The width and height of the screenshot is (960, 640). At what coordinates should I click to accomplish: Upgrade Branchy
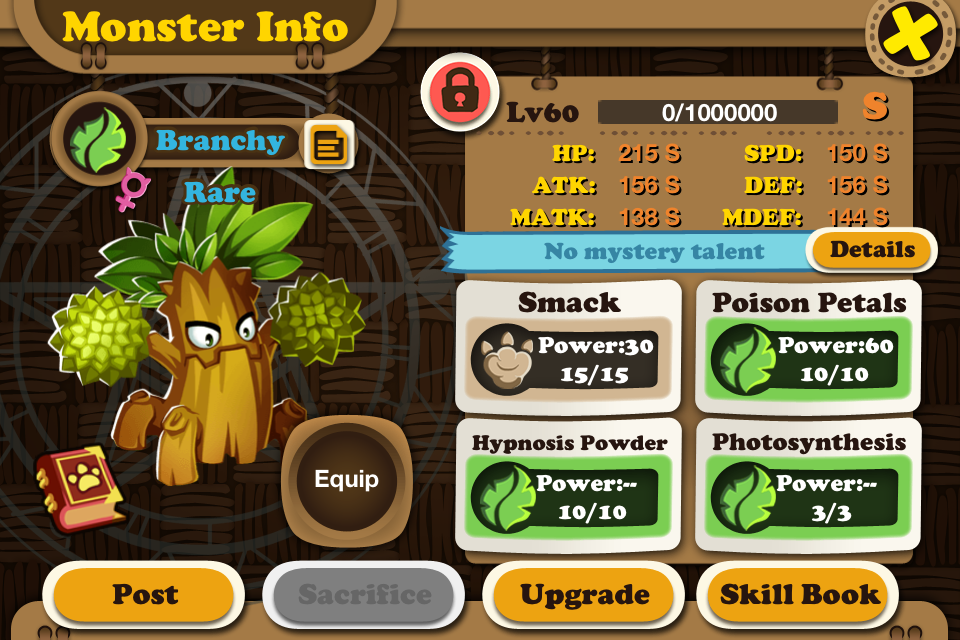[584, 596]
